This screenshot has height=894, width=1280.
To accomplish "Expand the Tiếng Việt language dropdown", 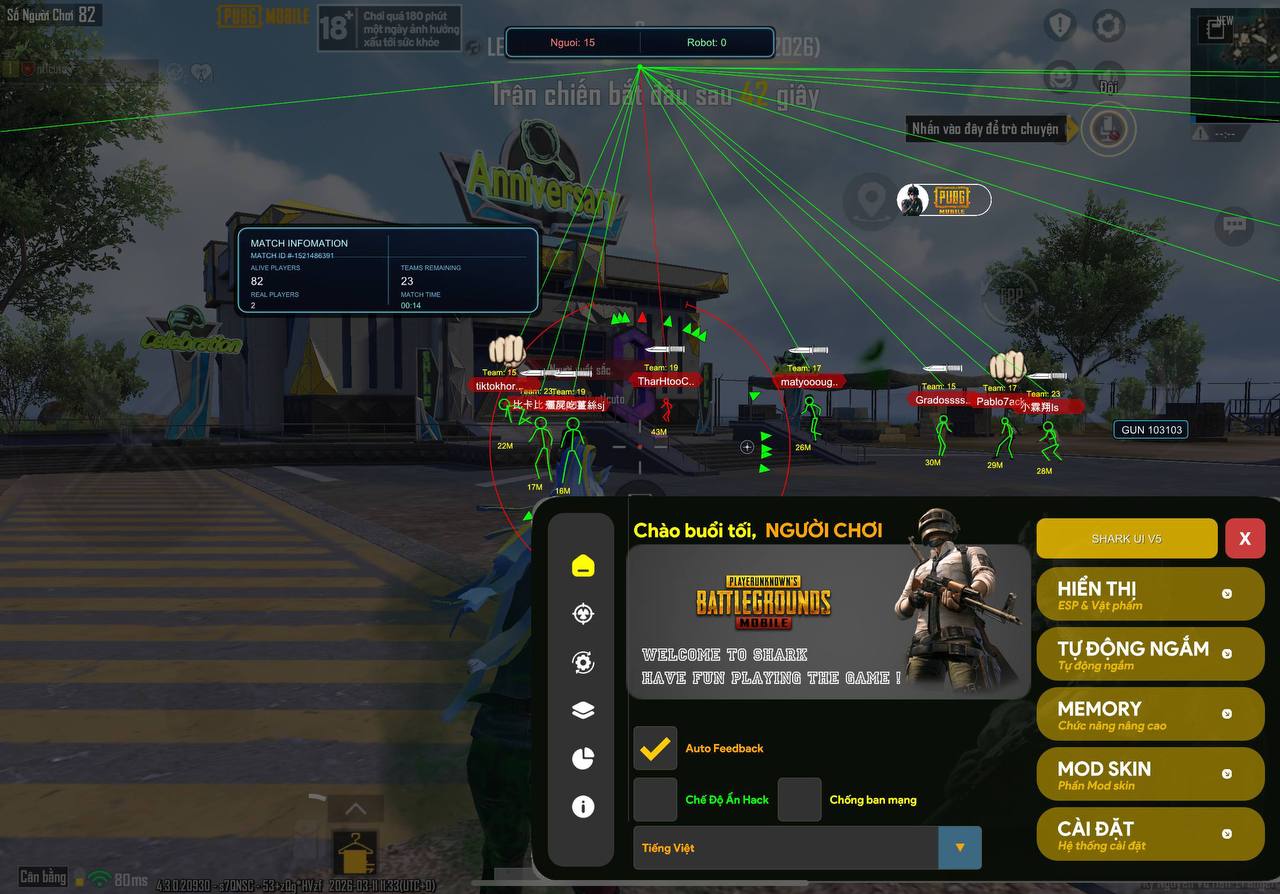I will [959, 848].
